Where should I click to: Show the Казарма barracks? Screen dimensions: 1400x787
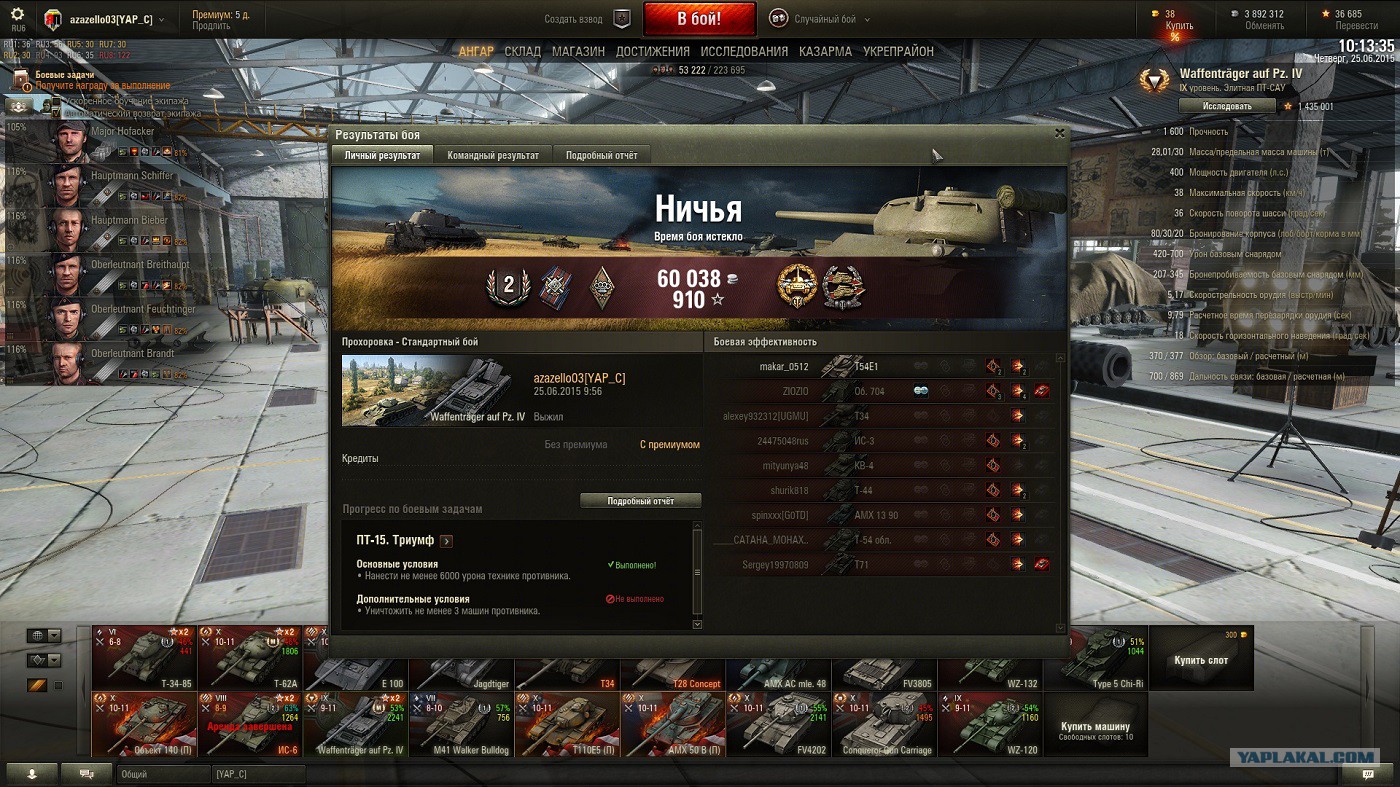[825, 51]
